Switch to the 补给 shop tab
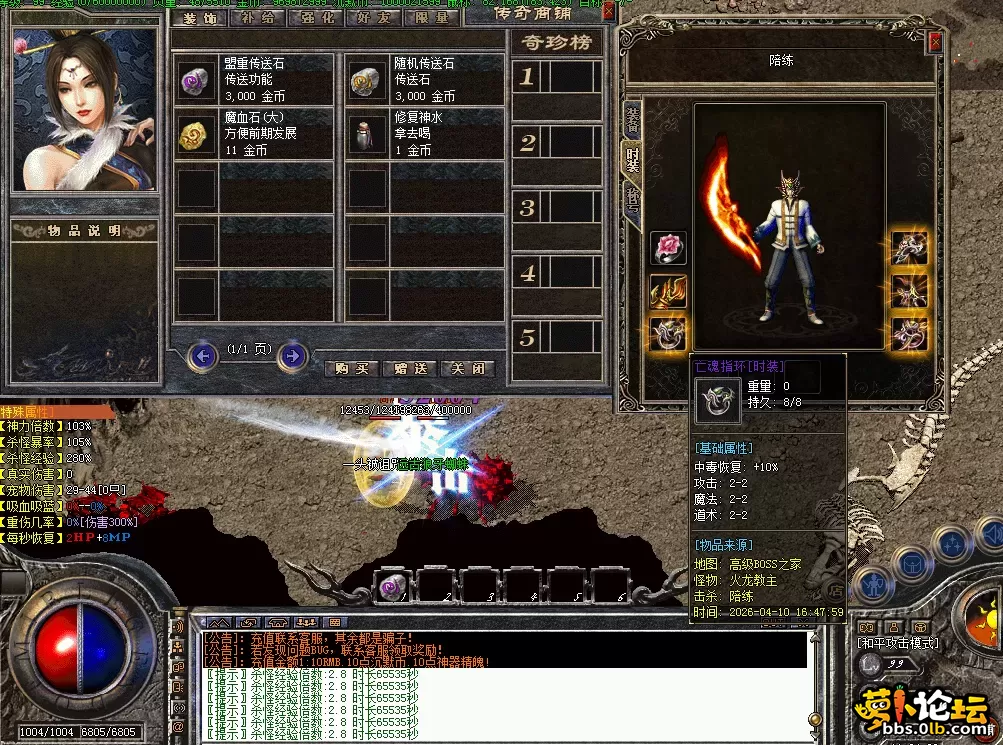The width and height of the screenshot is (1003, 745). click(x=258, y=17)
